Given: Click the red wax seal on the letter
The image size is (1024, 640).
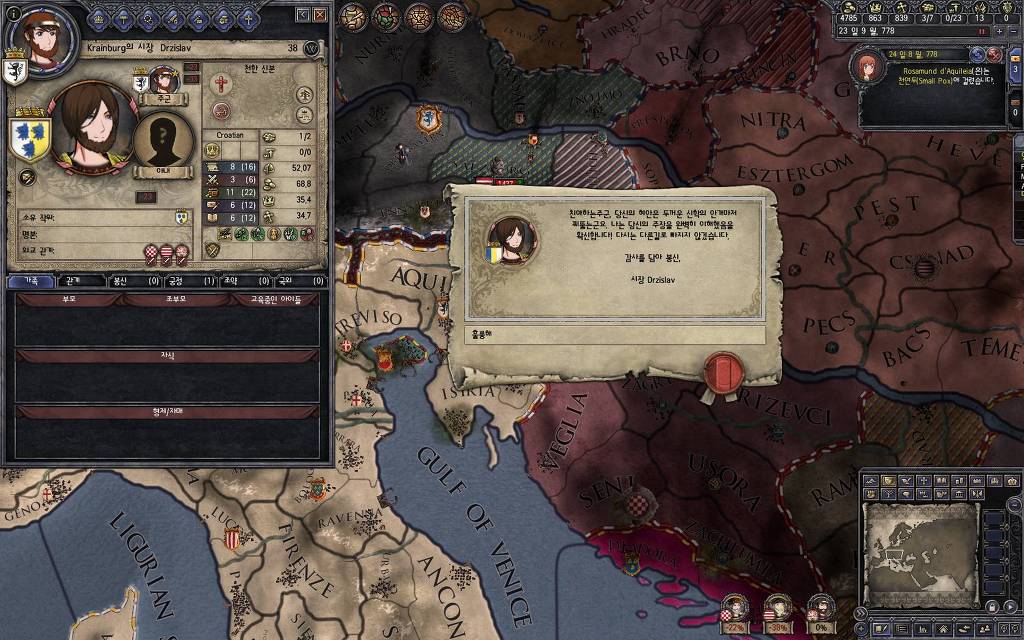Looking at the screenshot, I should 720,370.
